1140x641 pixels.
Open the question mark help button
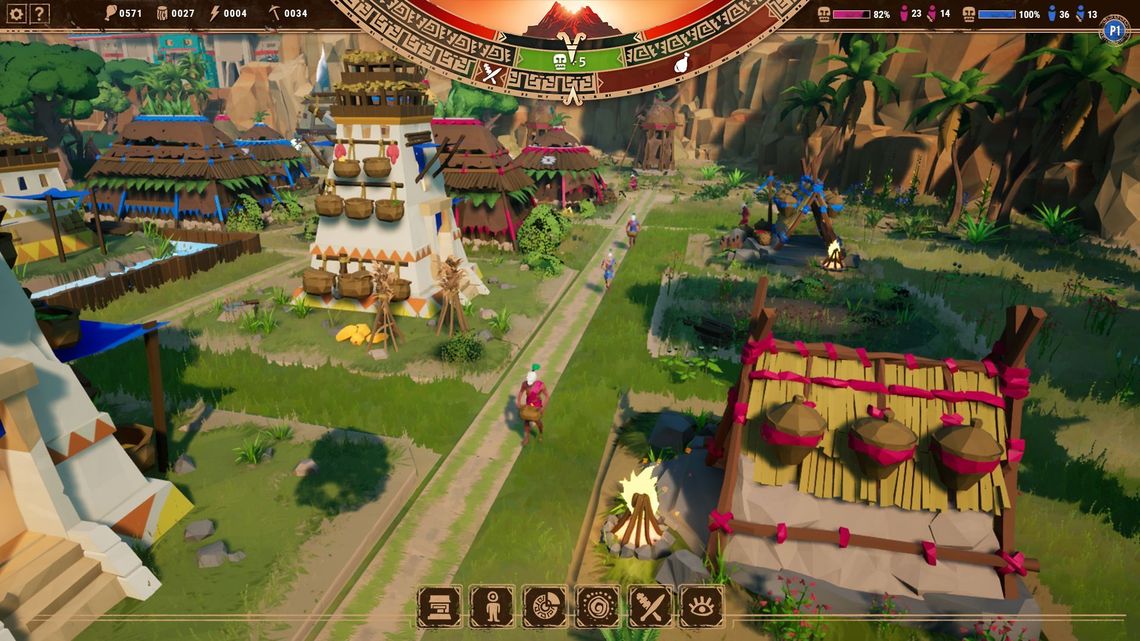(40, 14)
